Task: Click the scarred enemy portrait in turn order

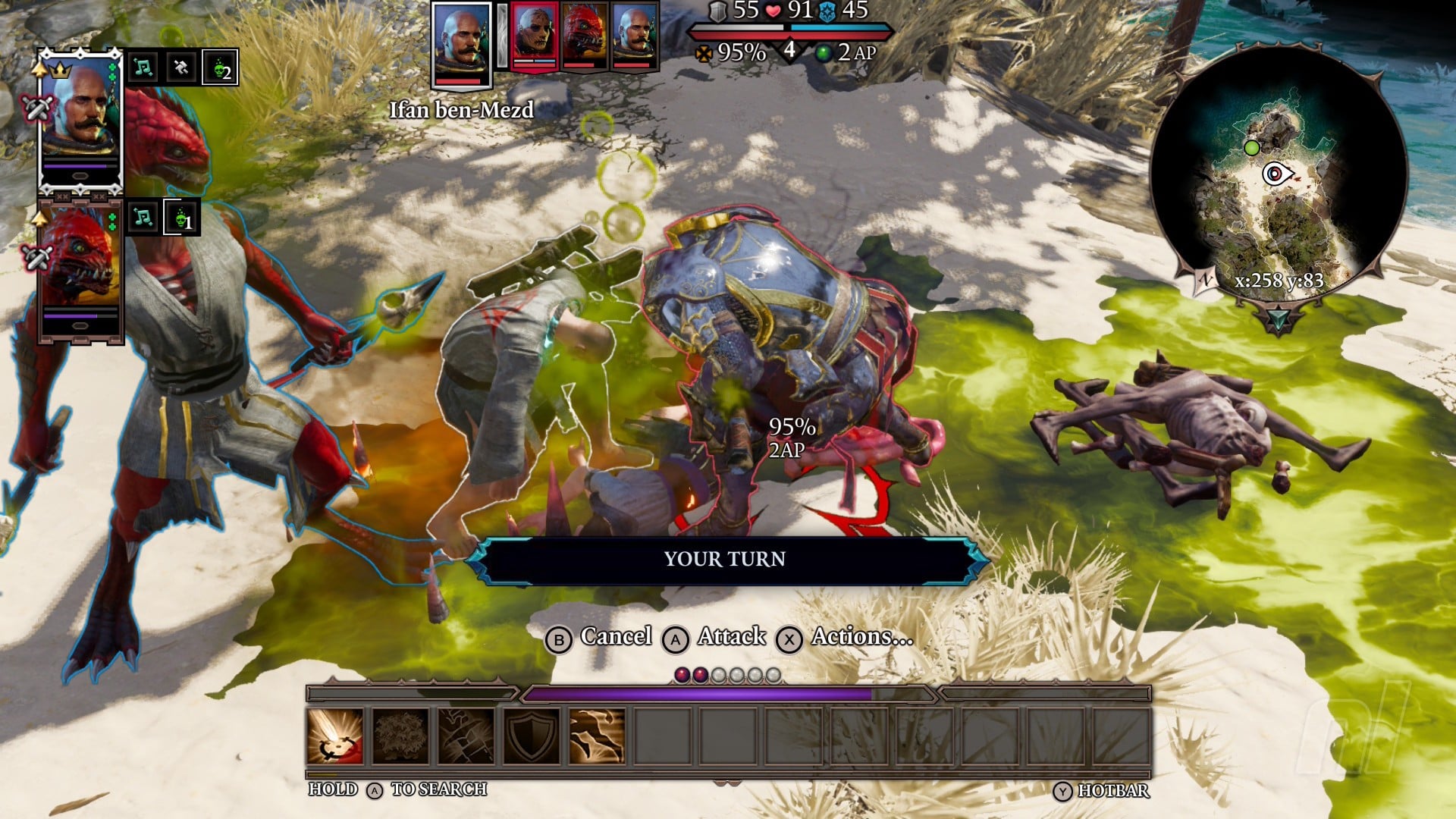Action: [534, 36]
